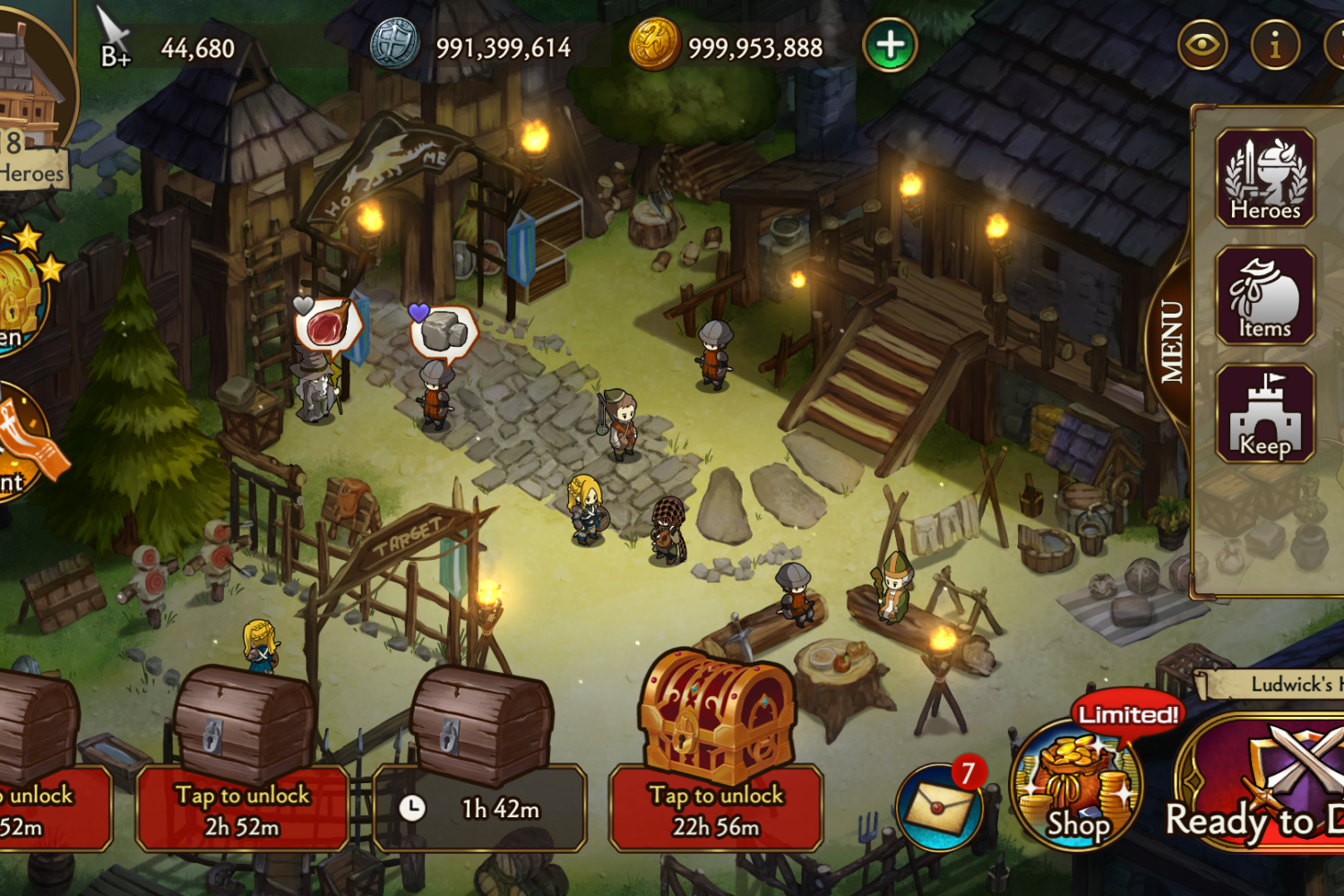Viewport: 1344px width, 896px height.
Task: Add more gold with the green plus
Action: tap(890, 46)
